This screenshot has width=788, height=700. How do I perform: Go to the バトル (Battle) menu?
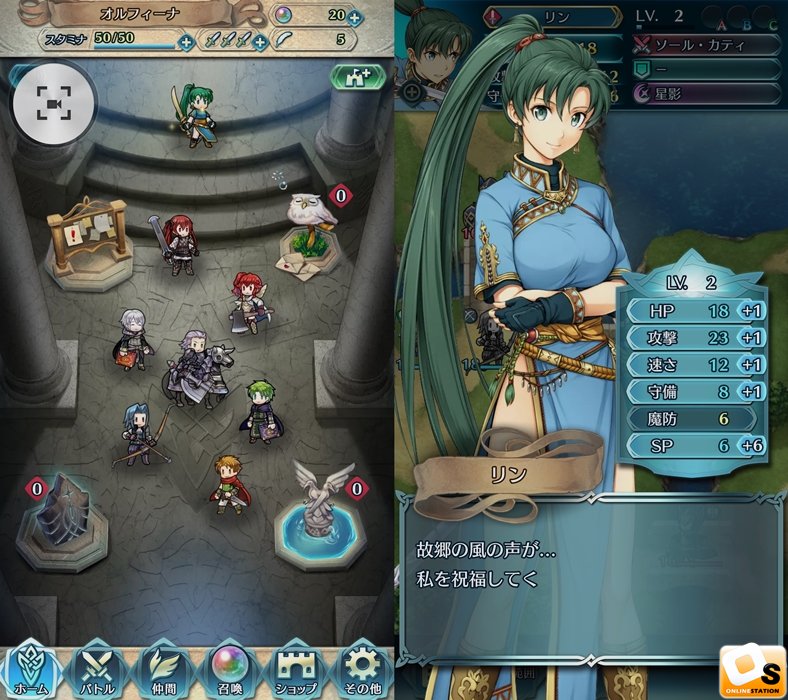(x=98, y=668)
